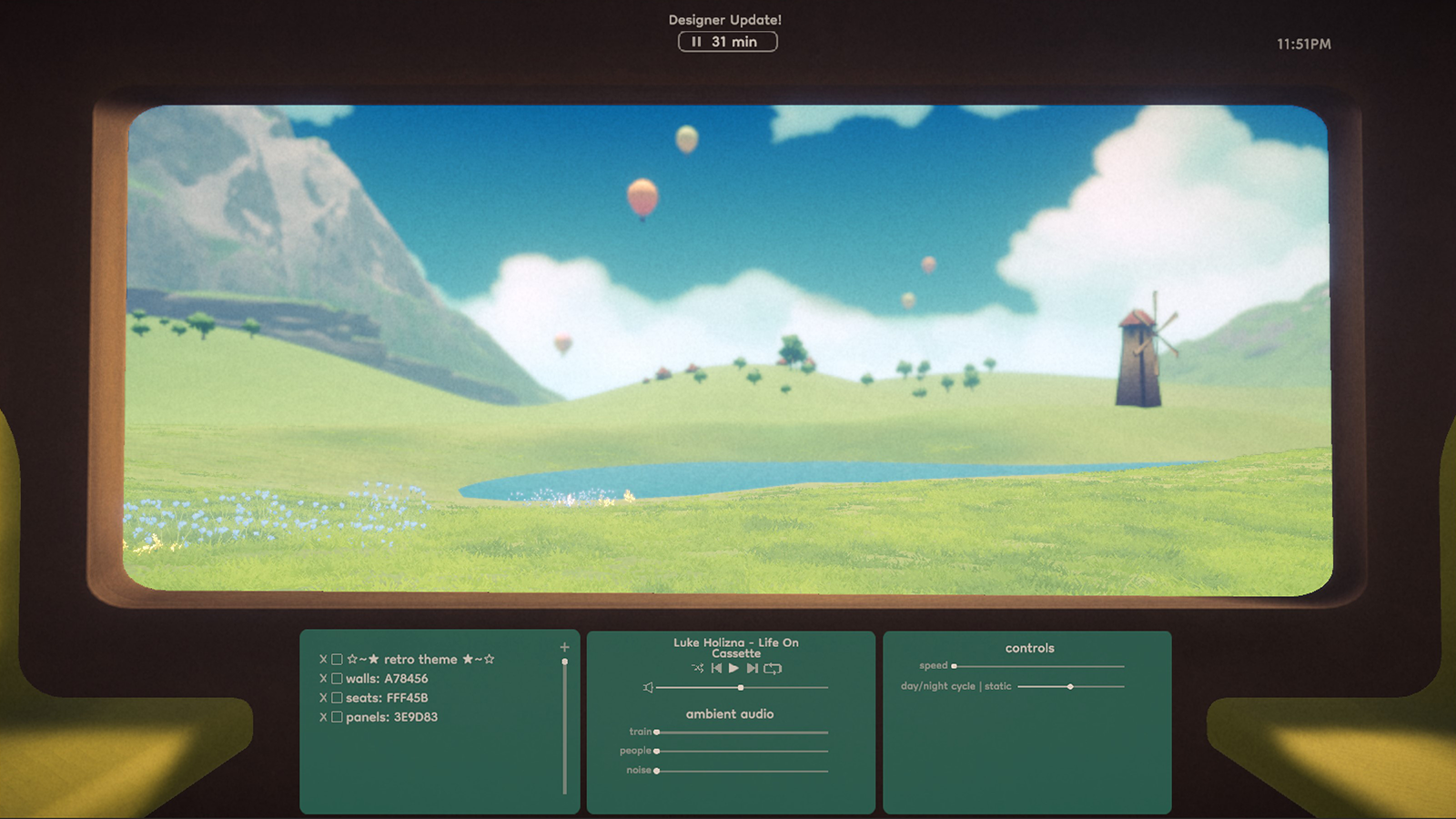
Task: Click the pause icon in the timer pill
Action: (x=697, y=41)
